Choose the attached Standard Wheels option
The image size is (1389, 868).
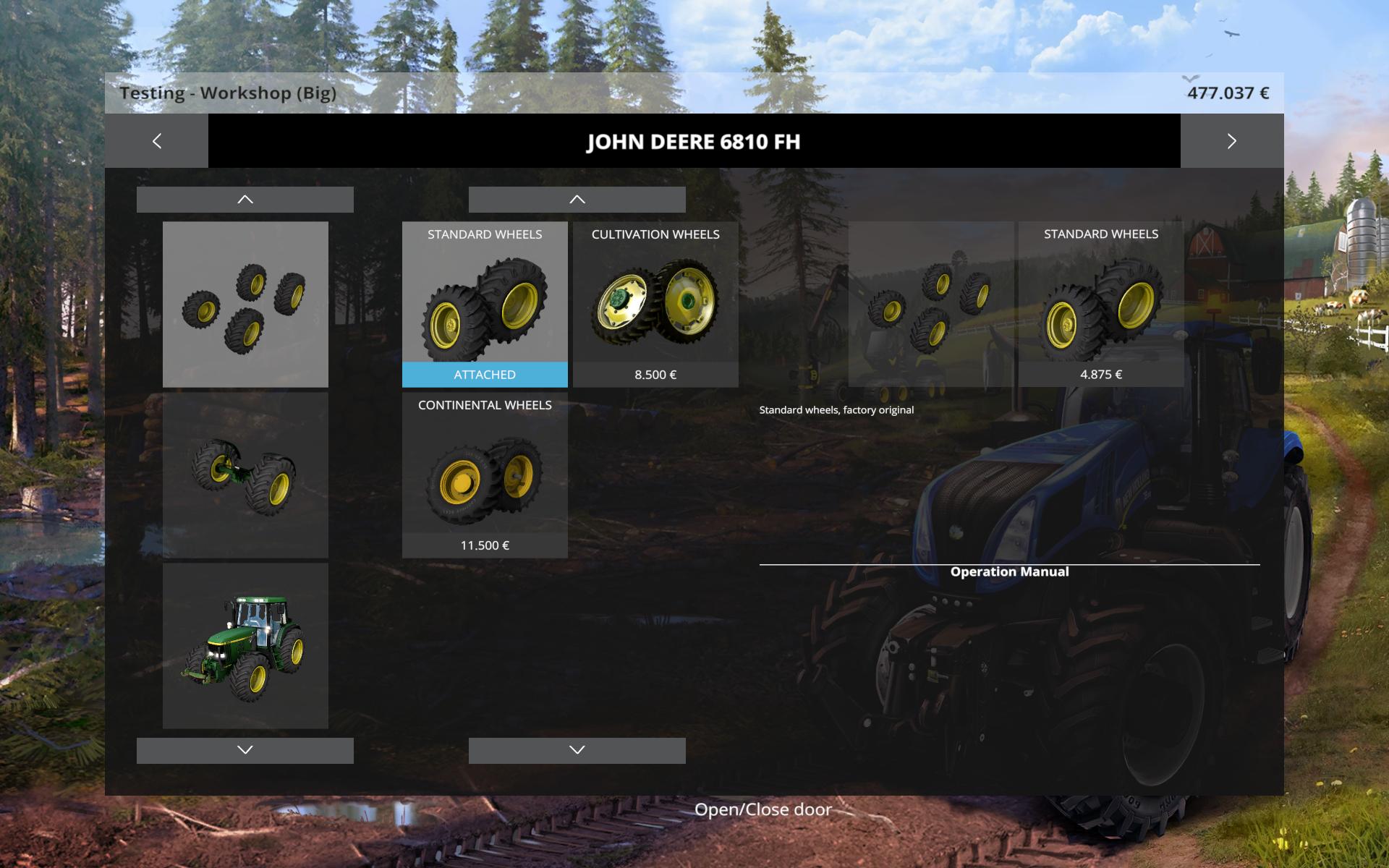pyautogui.click(x=485, y=305)
